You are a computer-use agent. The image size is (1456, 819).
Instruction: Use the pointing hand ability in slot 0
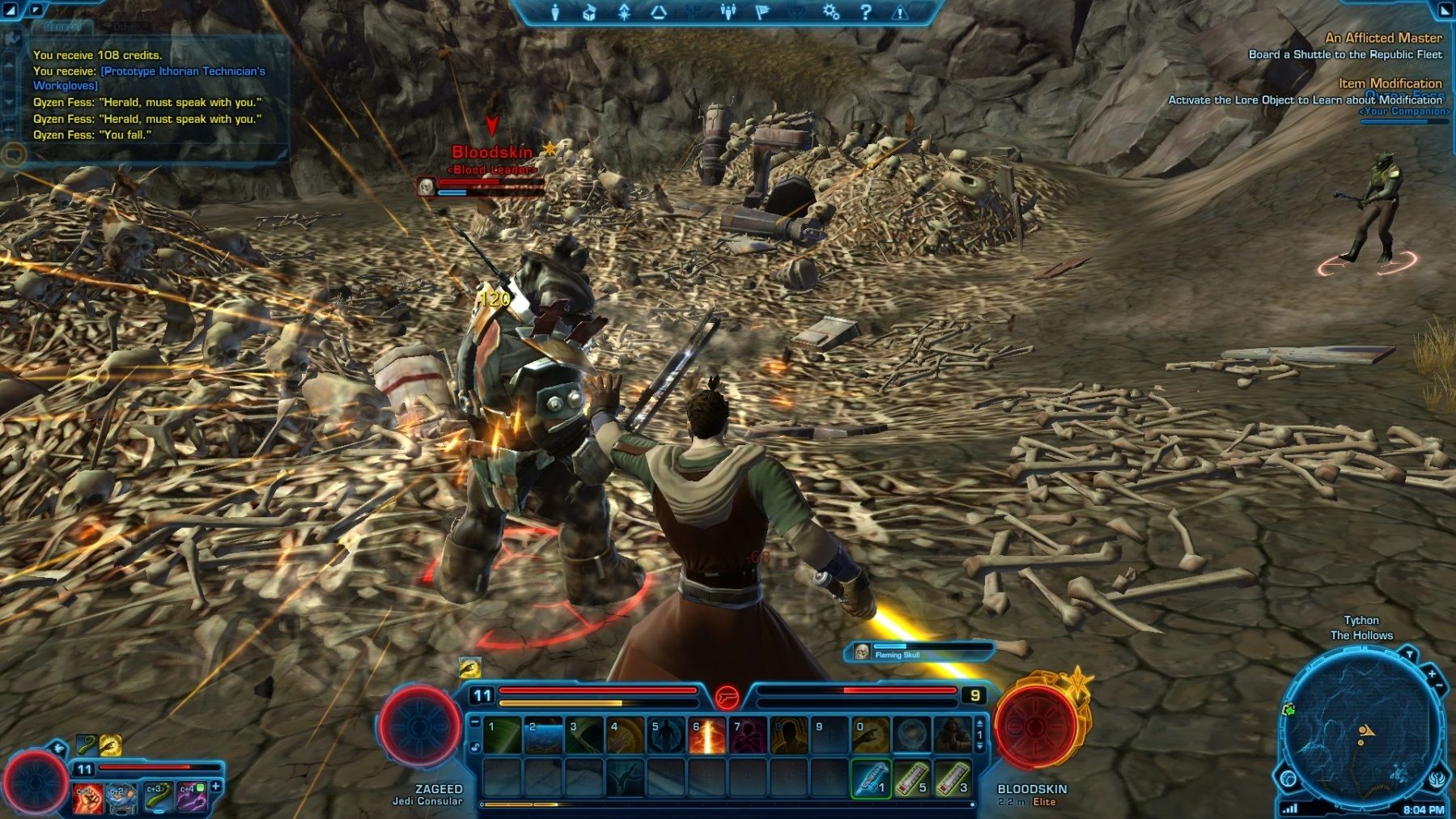point(871,736)
